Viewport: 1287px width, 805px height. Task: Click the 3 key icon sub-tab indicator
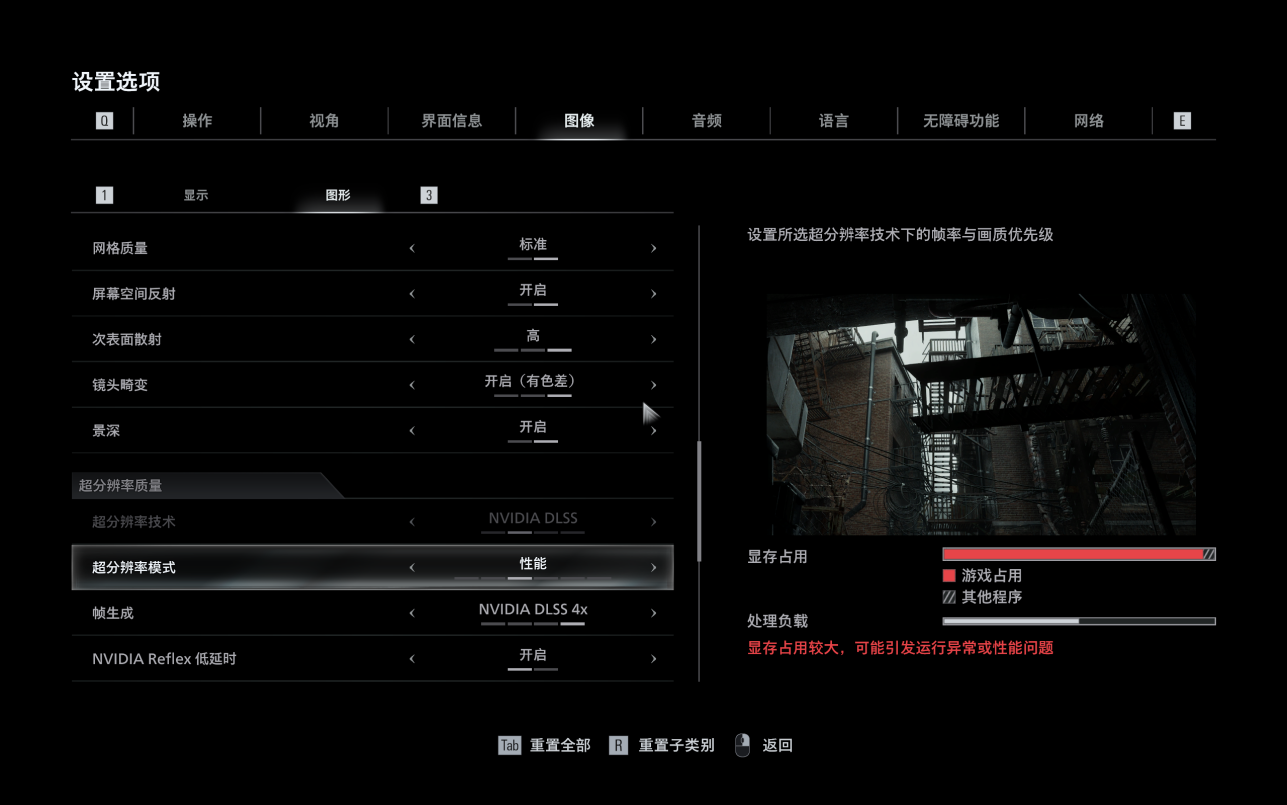428,195
